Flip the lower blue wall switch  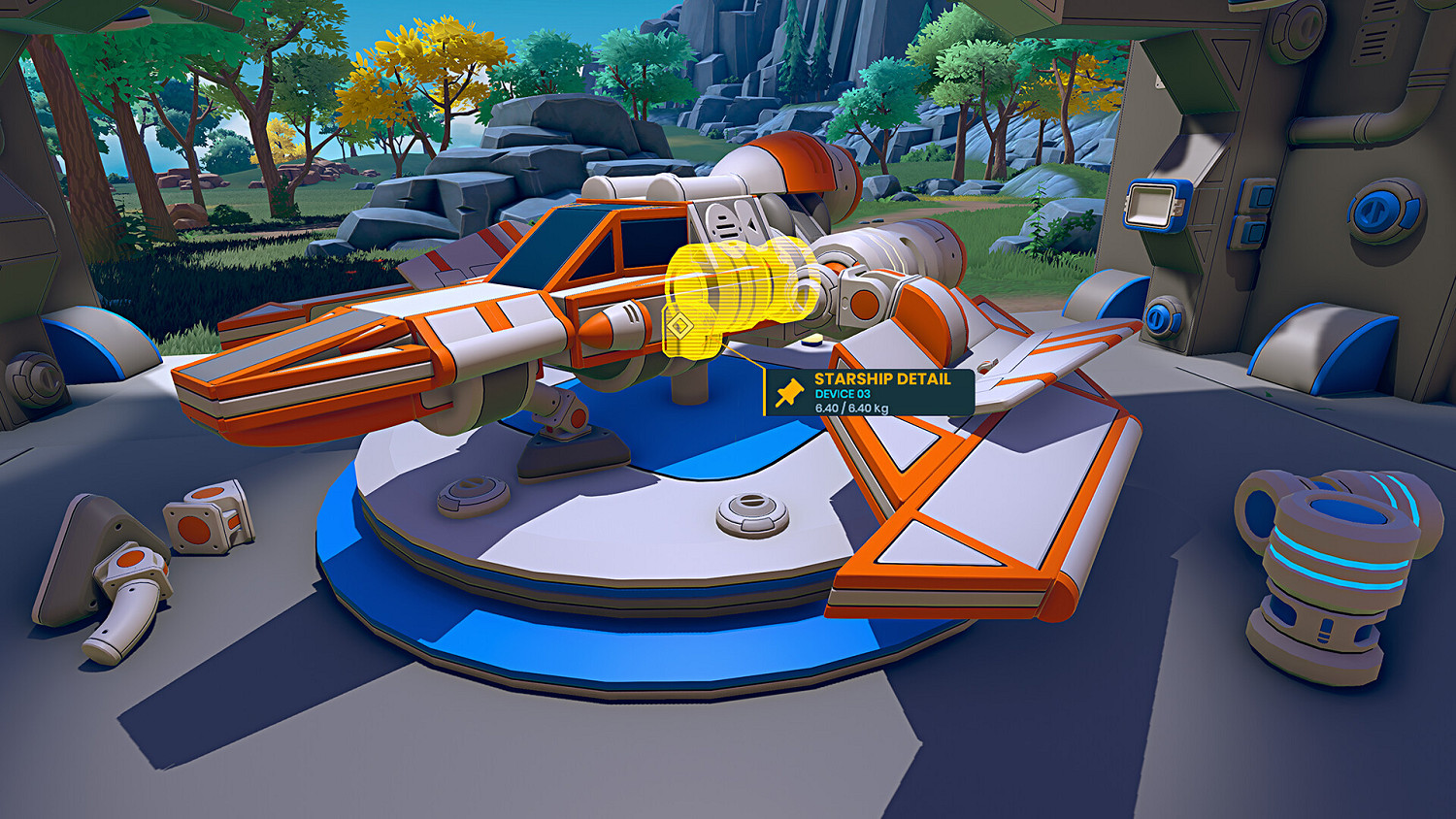(x=1254, y=233)
